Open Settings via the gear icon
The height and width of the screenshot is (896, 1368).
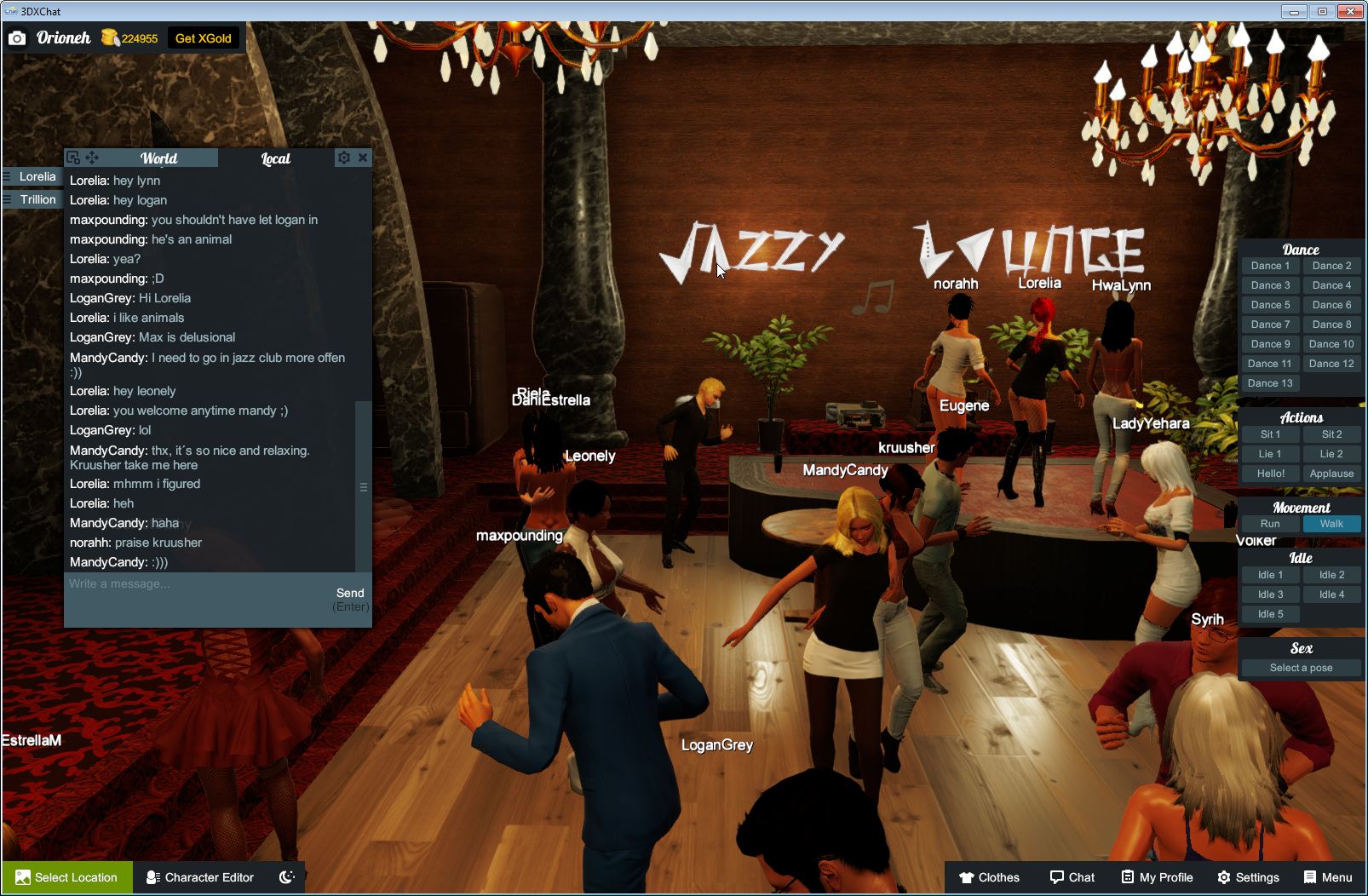(x=1249, y=877)
